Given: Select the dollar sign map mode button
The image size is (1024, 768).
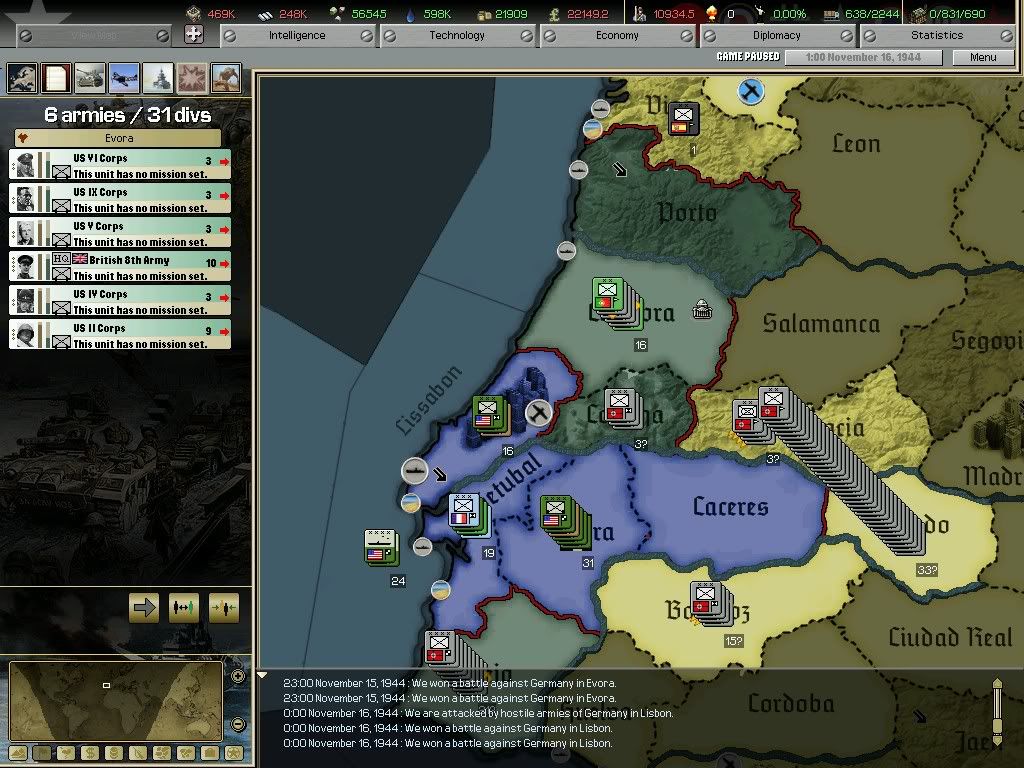Looking at the screenshot, I should (88, 752).
